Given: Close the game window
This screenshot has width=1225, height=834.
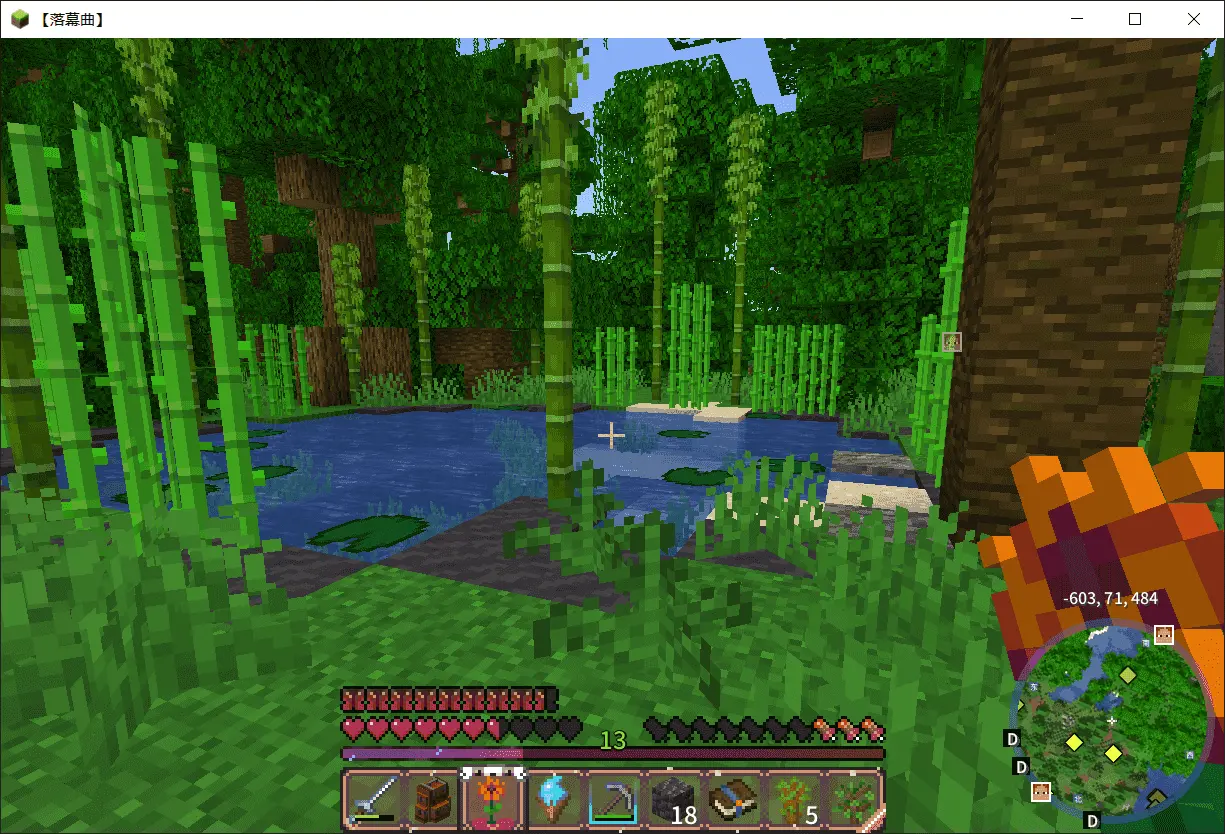Looking at the screenshot, I should point(1193,19).
